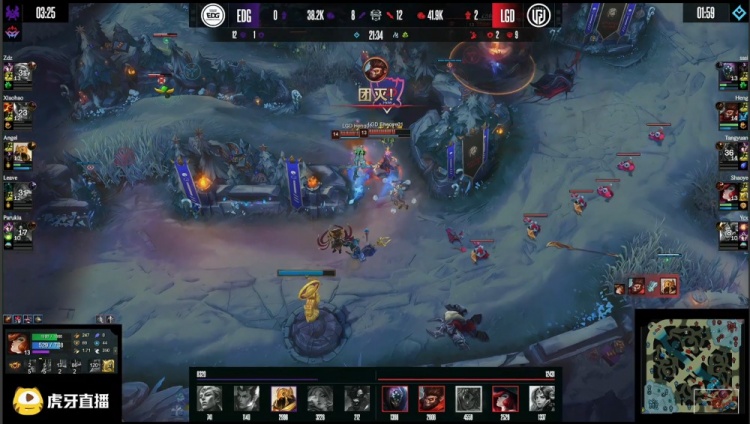
Task: Select Tangyuan's champion portrait
Action: [x=728, y=153]
